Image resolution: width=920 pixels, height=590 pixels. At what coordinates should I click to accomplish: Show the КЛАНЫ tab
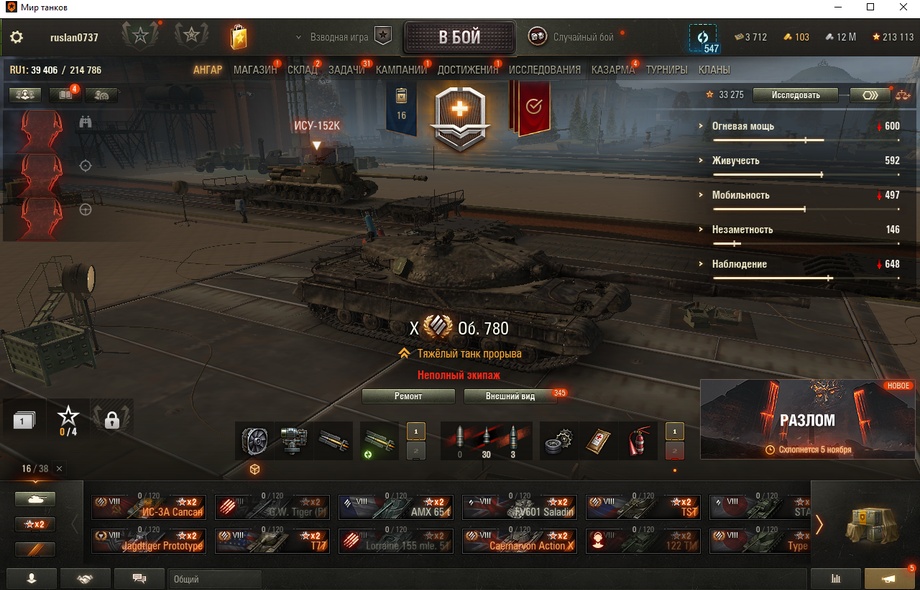[713, 70]
